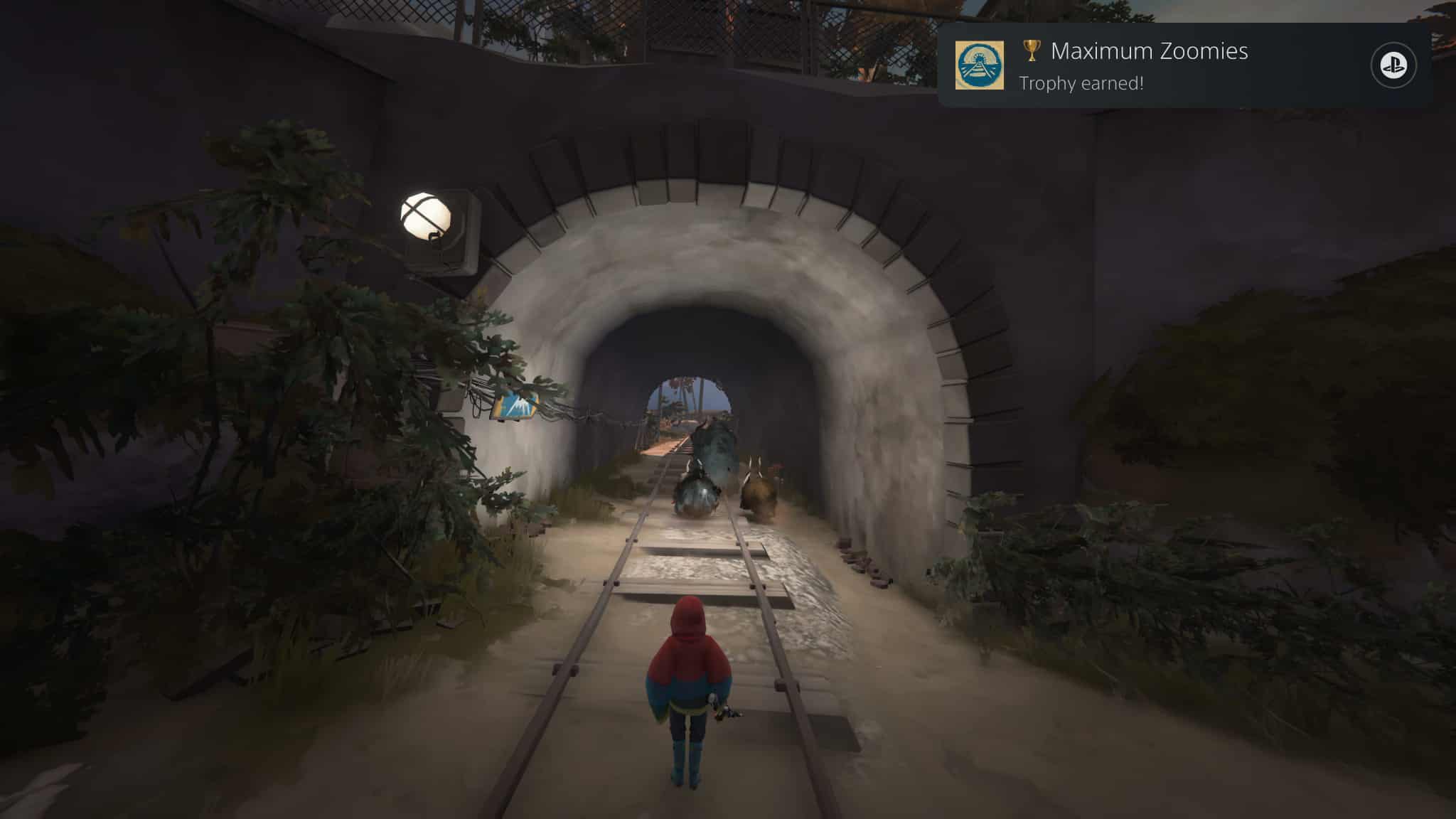Open the Maximum Zoomies trophy notification
Viewport: 1456px width, 819px height.
pyautogui.click(x=1149, y=65)
